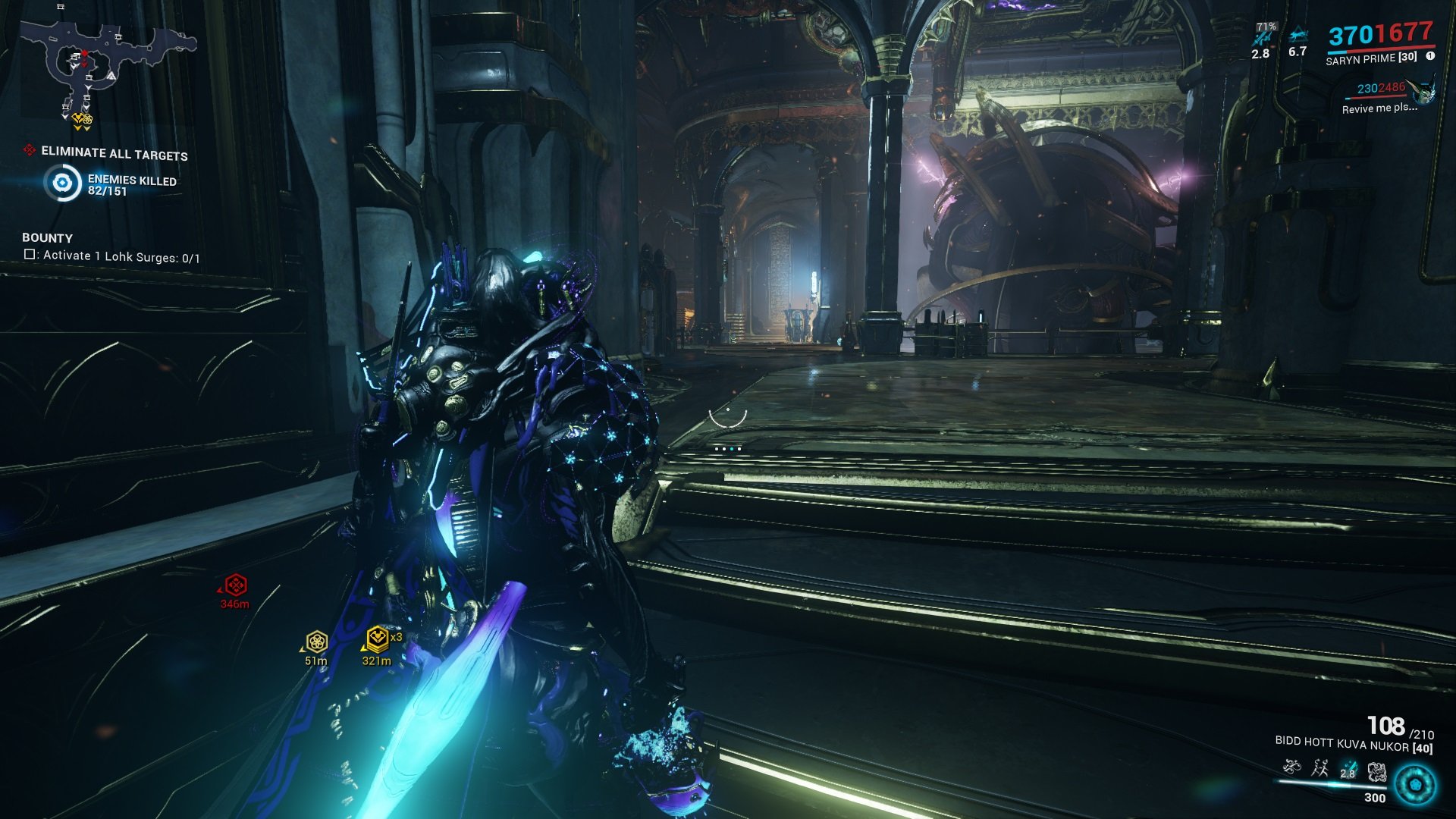The height and width of the screenshot is (819, 1456).
Task: Click the x3 mod pickup marker at 321m
Action: point(376,639)
